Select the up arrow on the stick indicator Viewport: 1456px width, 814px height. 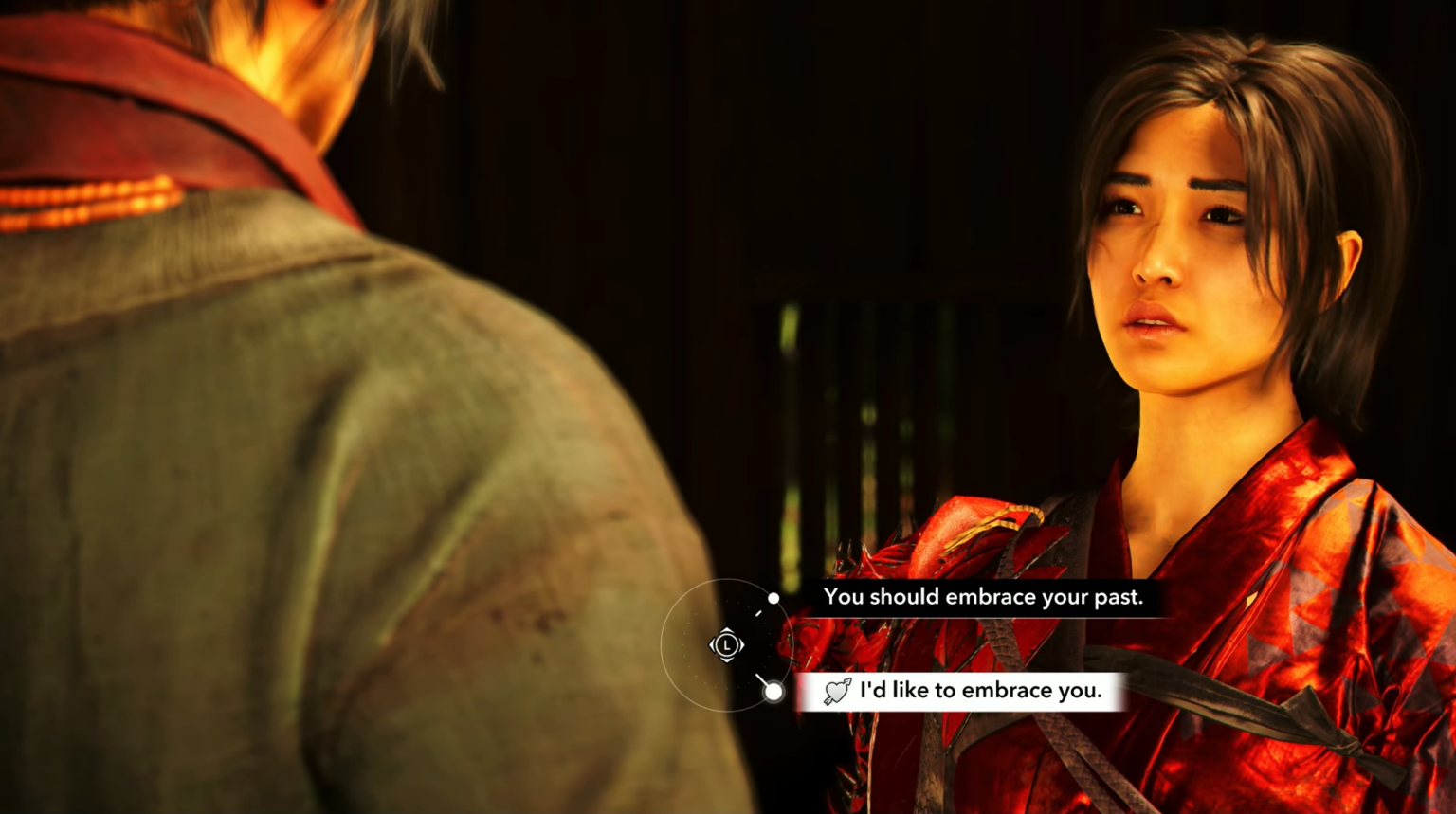[x=726, y=629]
